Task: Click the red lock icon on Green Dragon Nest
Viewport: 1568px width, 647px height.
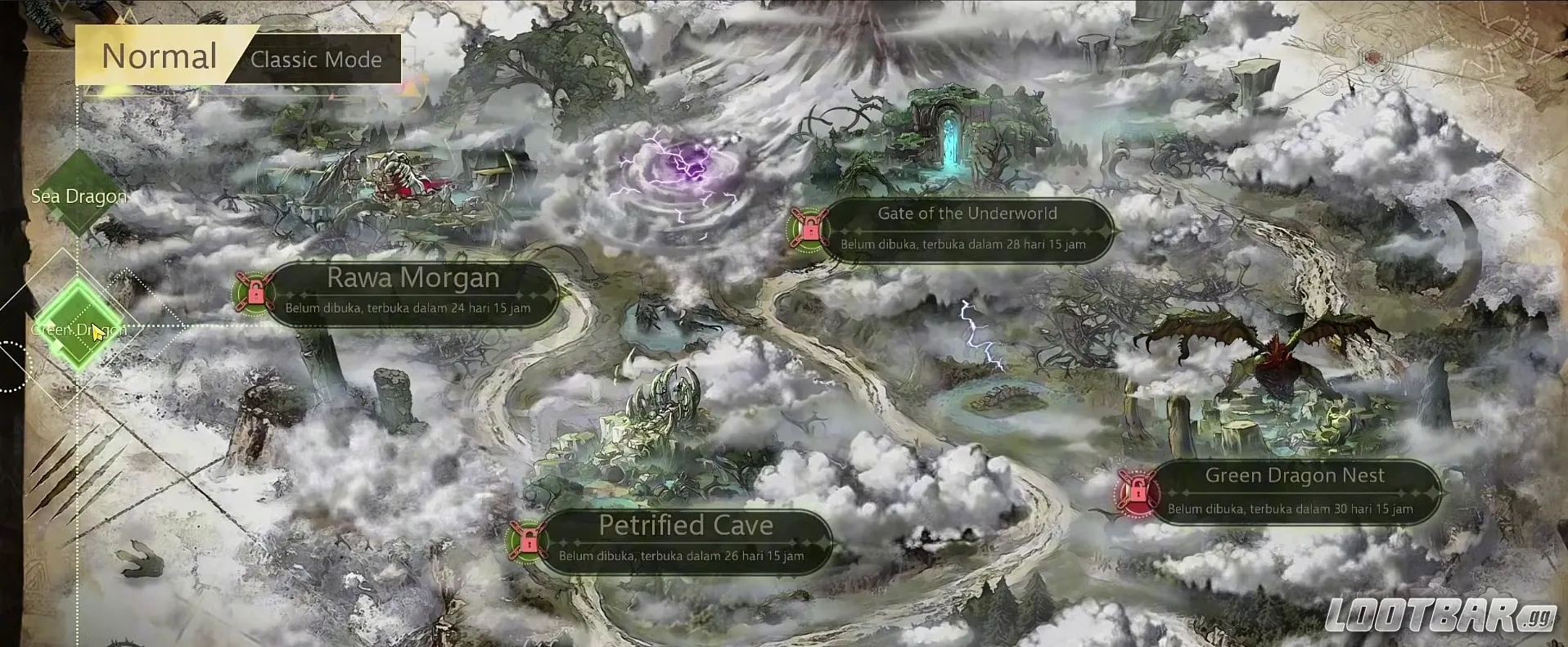Action: [x=1136, y=492]
